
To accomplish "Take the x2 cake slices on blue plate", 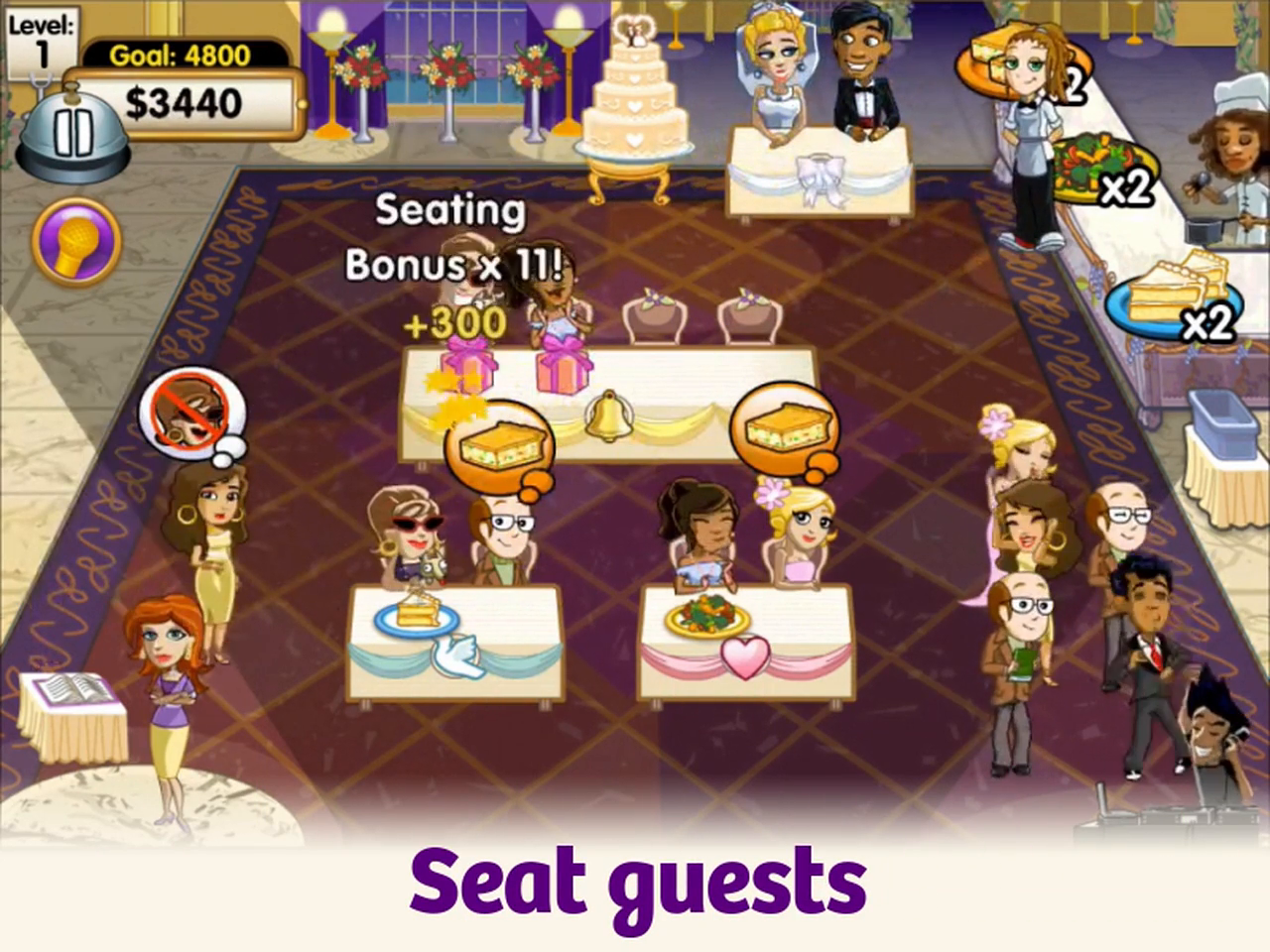I will tap(1171, 293).
